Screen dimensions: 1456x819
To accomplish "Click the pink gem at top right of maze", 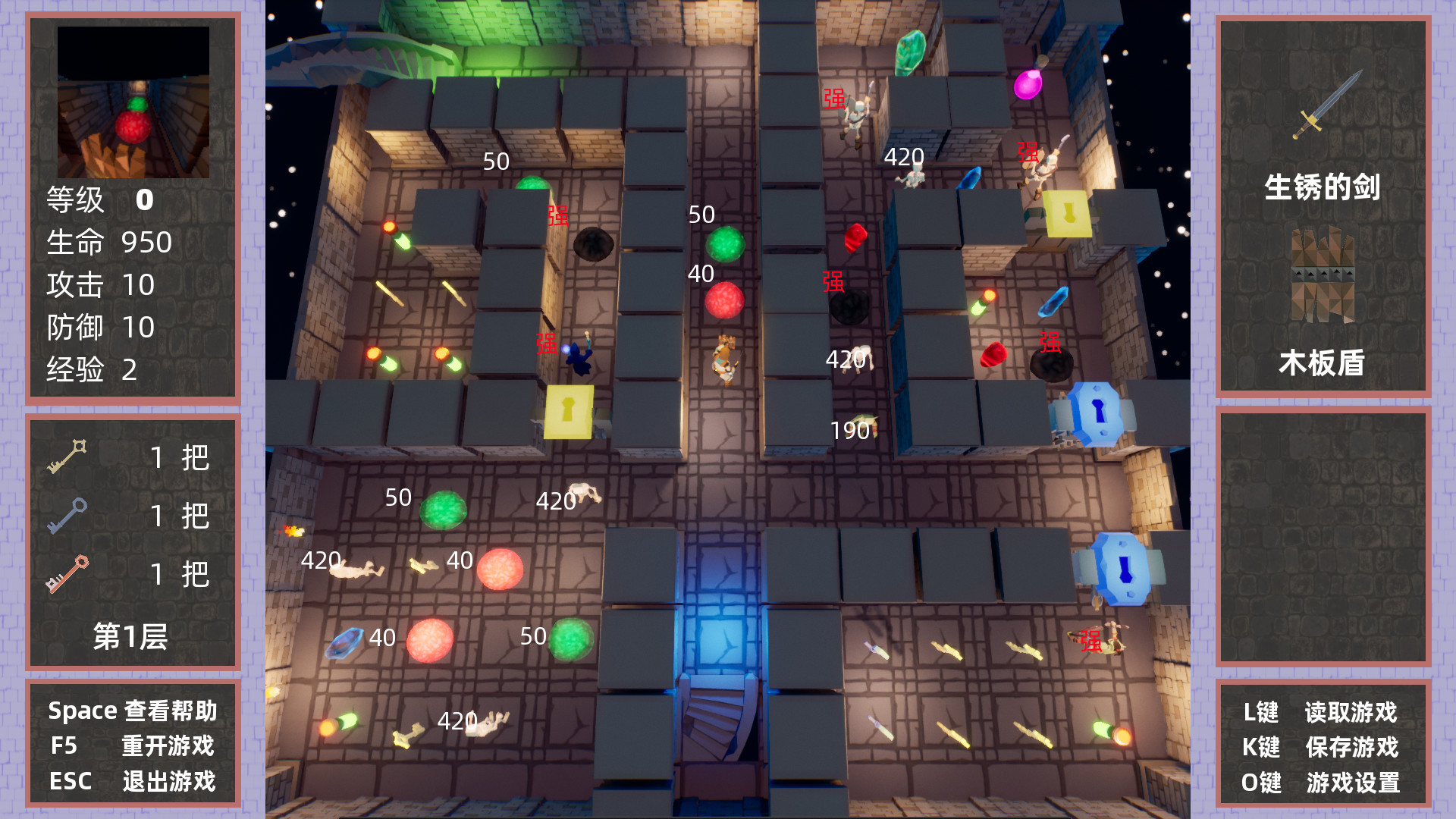I will [1029, 85].
